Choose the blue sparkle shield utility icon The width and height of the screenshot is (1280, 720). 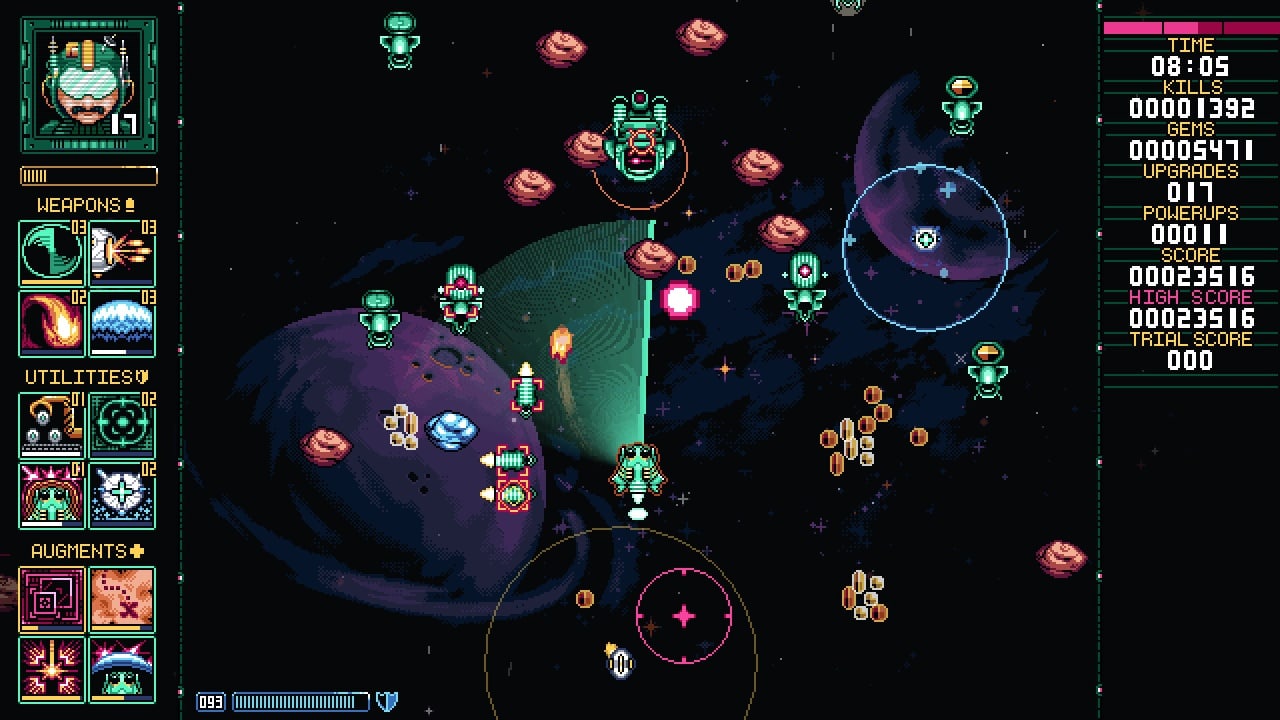(x=122, y=495)
